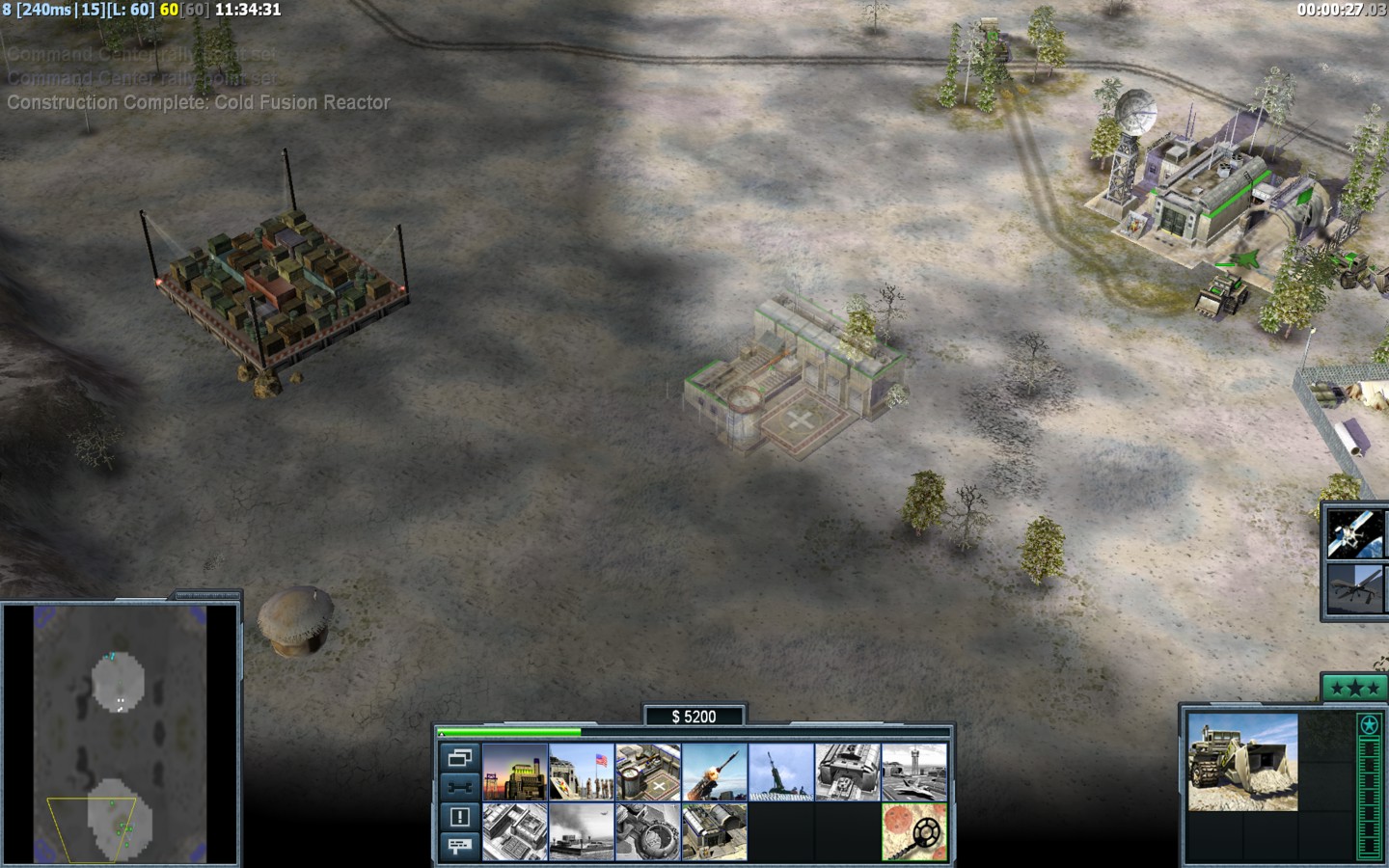The height and width of the screenshot is (868, 1389).
Task: Choose the War Factory build icon
Action: [x=848, y=772]
